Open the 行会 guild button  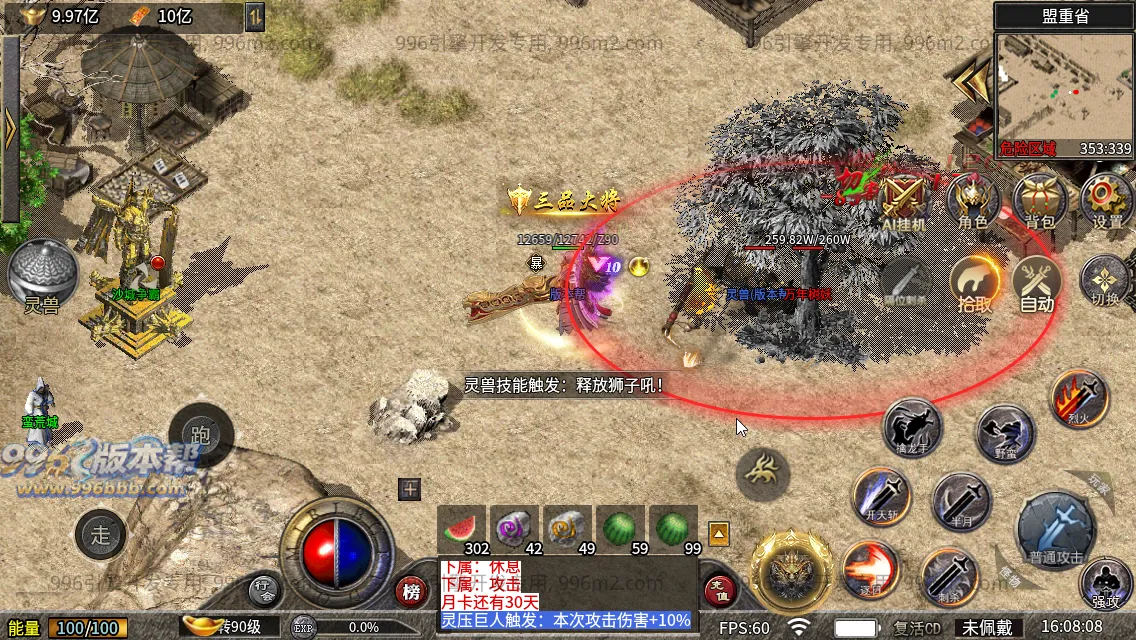tap(263, 590)
